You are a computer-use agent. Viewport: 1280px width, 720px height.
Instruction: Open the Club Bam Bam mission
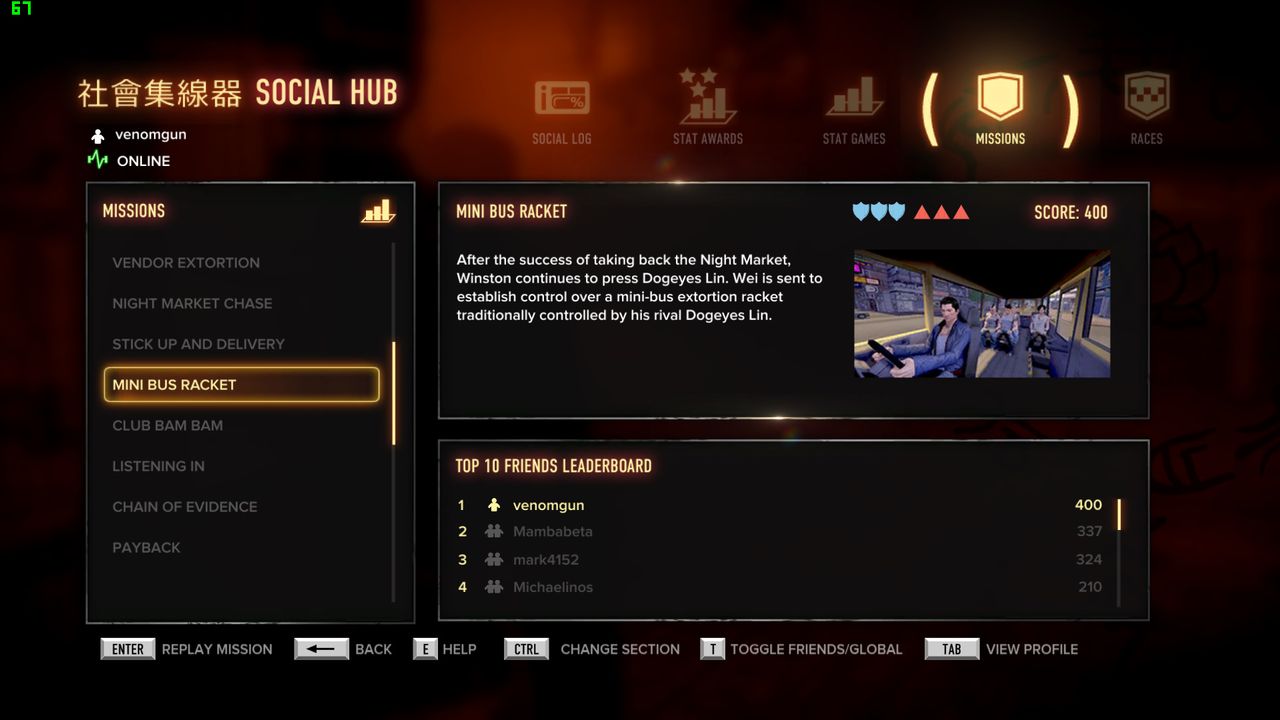[167, 425]
